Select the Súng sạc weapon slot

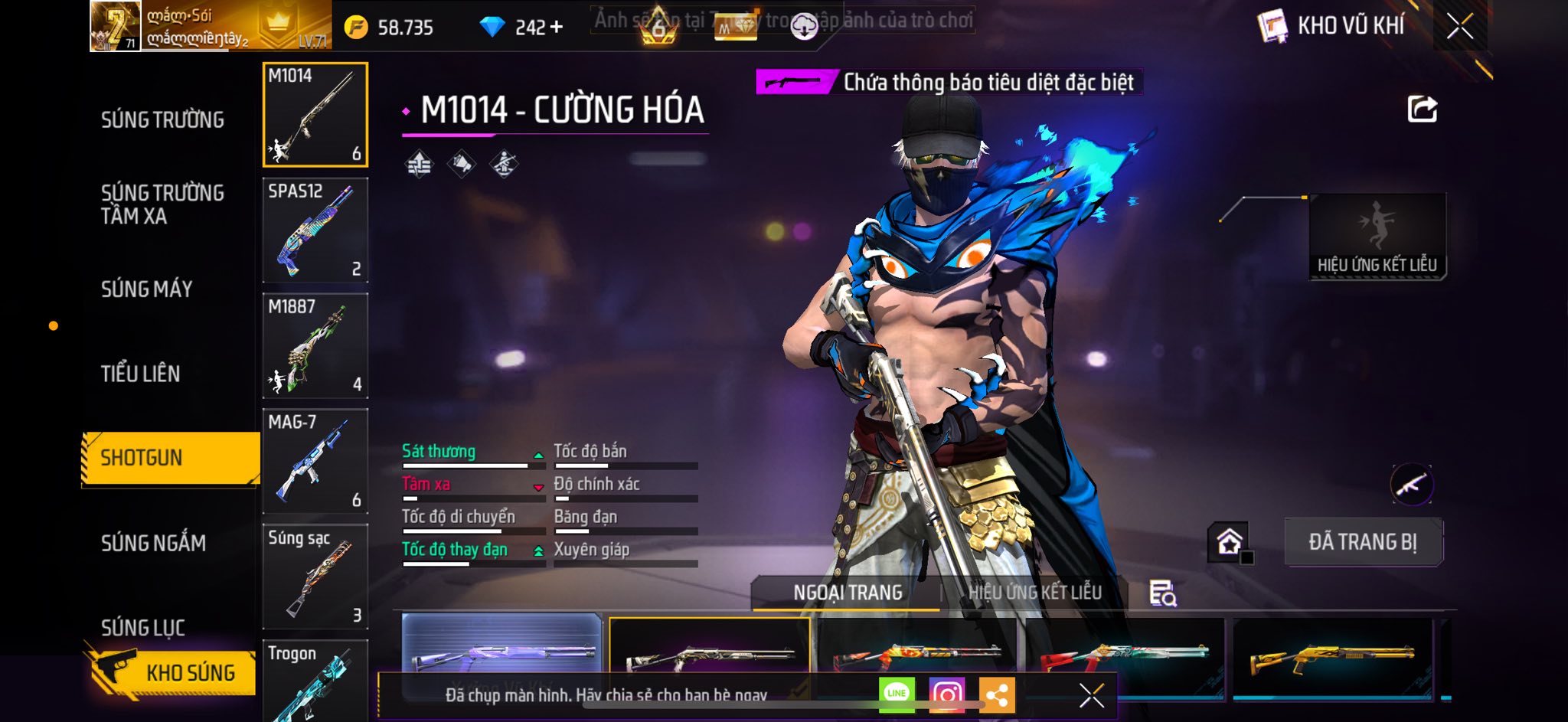[315, 577]
